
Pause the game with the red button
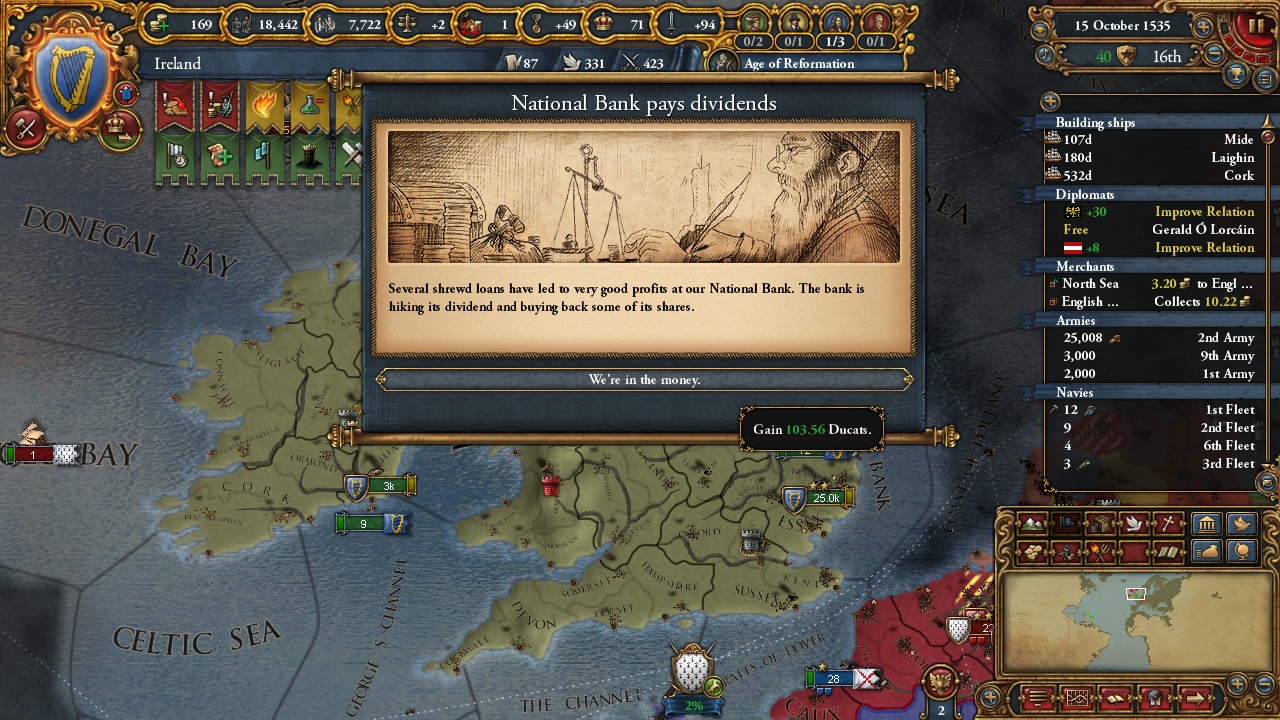pos(1256,25)
